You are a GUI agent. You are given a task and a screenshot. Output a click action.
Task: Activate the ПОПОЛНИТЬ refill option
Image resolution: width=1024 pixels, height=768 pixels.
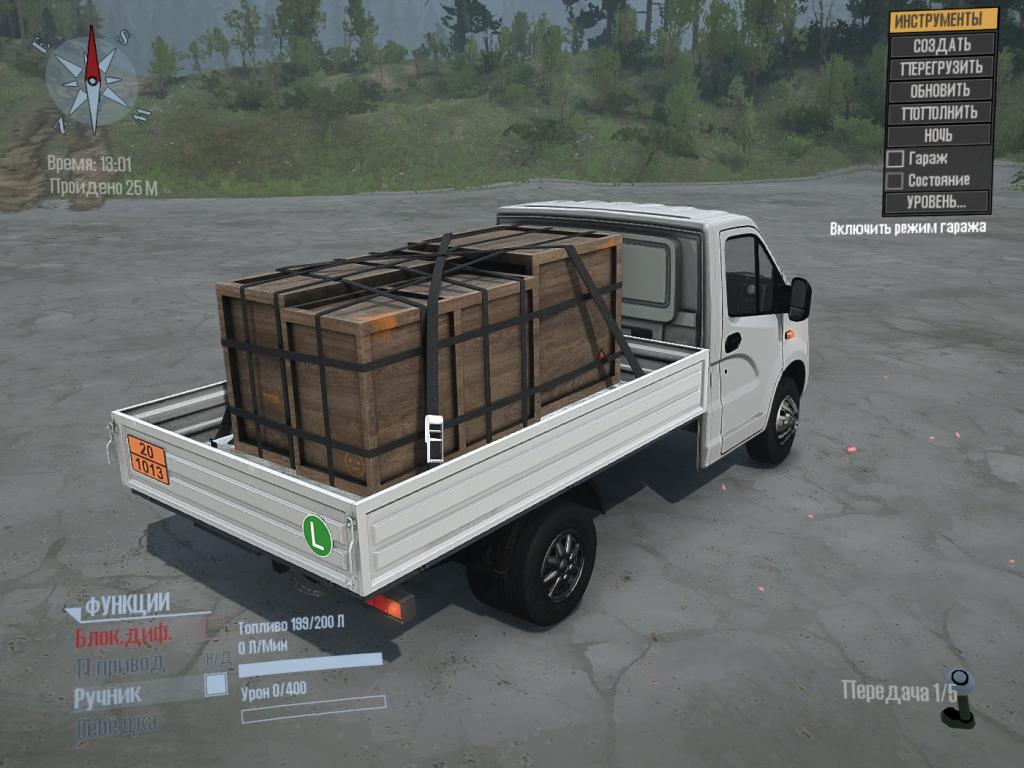[x=940, y=113]
